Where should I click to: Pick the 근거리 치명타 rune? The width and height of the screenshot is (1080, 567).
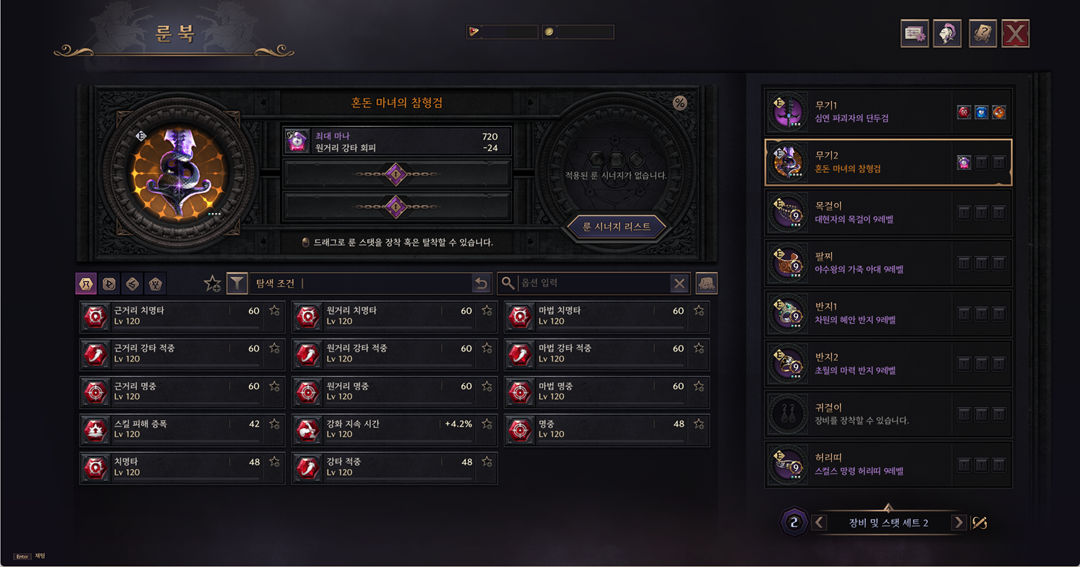171,316
